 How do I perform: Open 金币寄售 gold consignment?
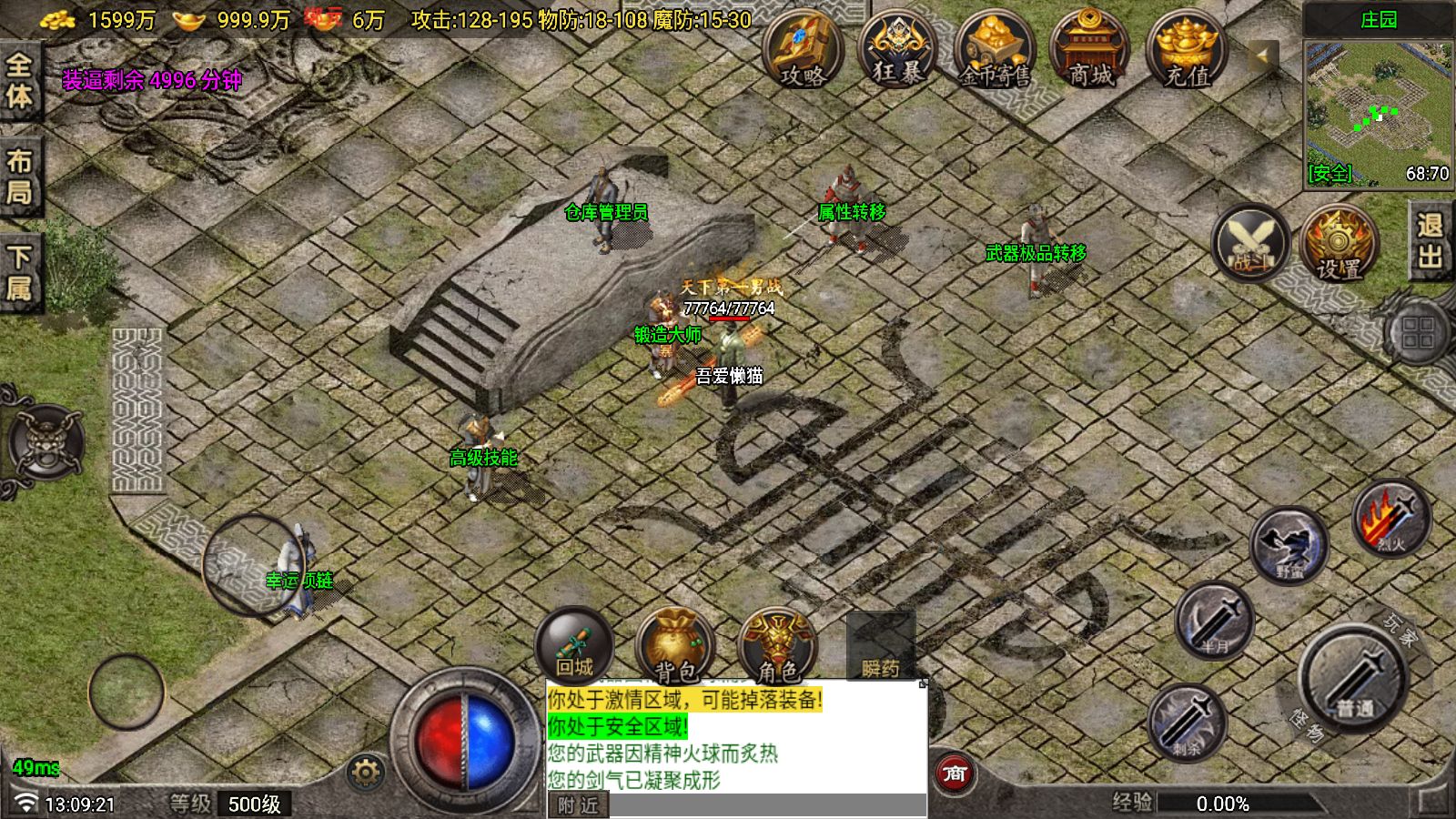coord(995,51)
